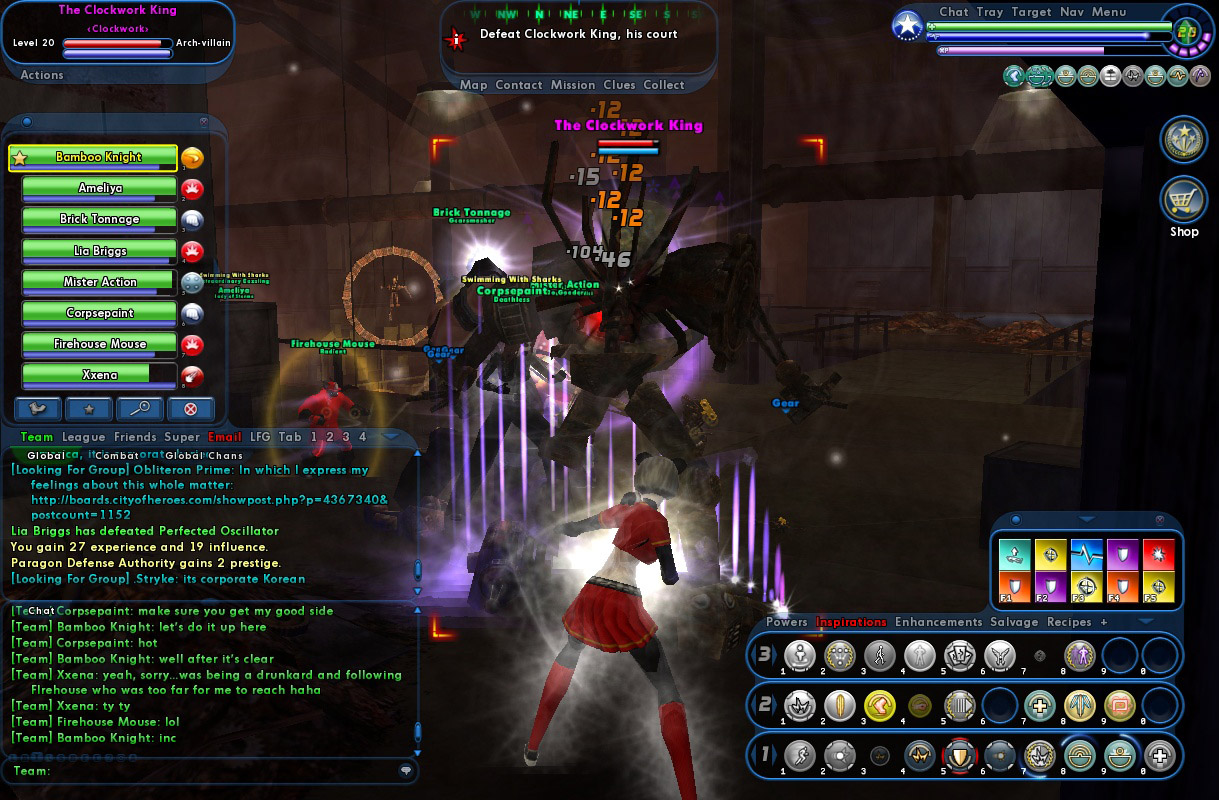
Task: Open the Contact list
Action: [x=518, y=85]
